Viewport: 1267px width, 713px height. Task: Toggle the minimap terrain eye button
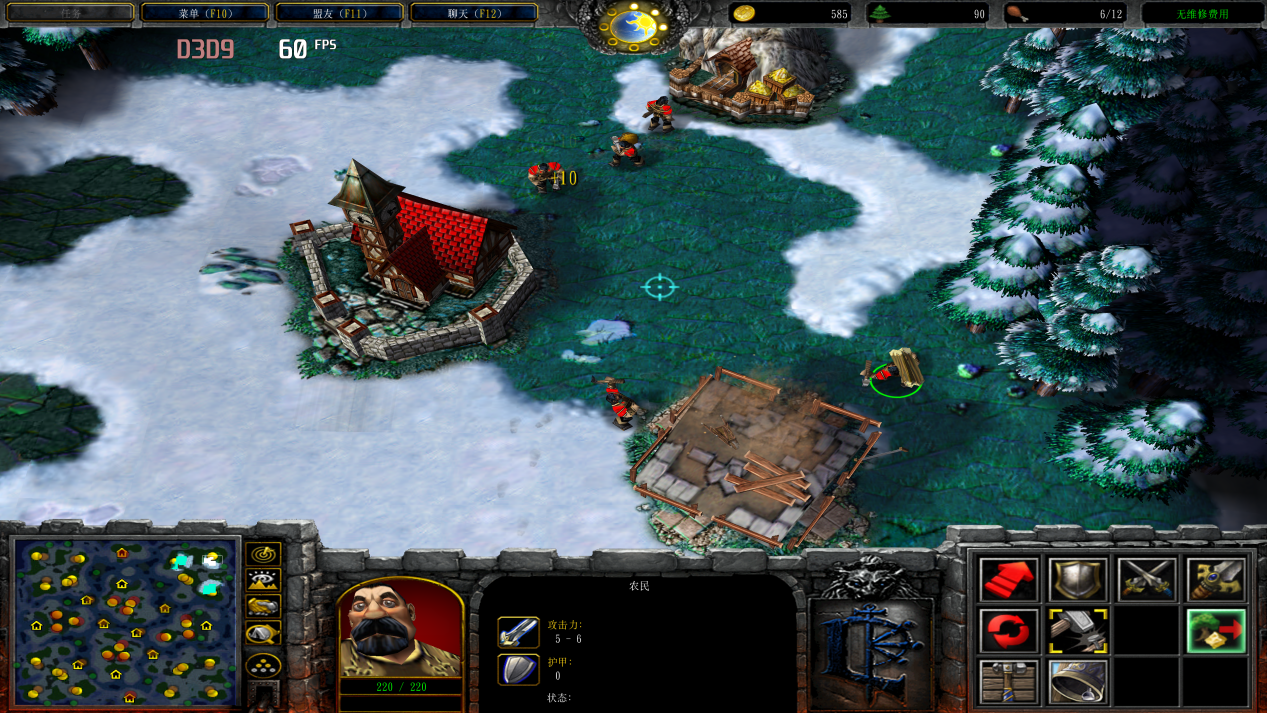(263, 579)
